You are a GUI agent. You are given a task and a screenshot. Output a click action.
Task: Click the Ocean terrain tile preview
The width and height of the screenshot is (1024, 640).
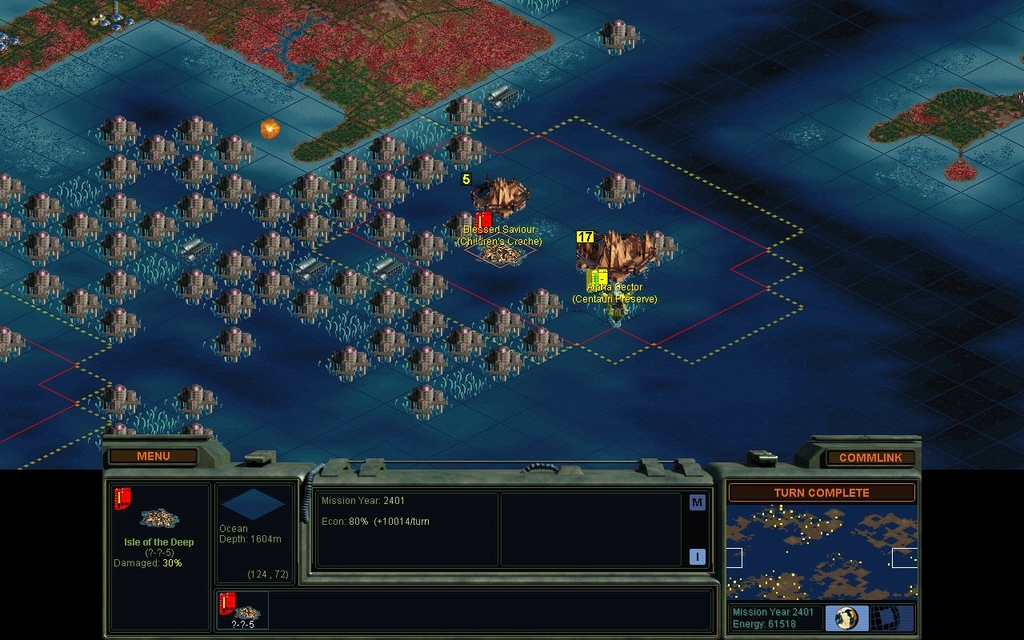pyautogui.click(x=253, y=505)
